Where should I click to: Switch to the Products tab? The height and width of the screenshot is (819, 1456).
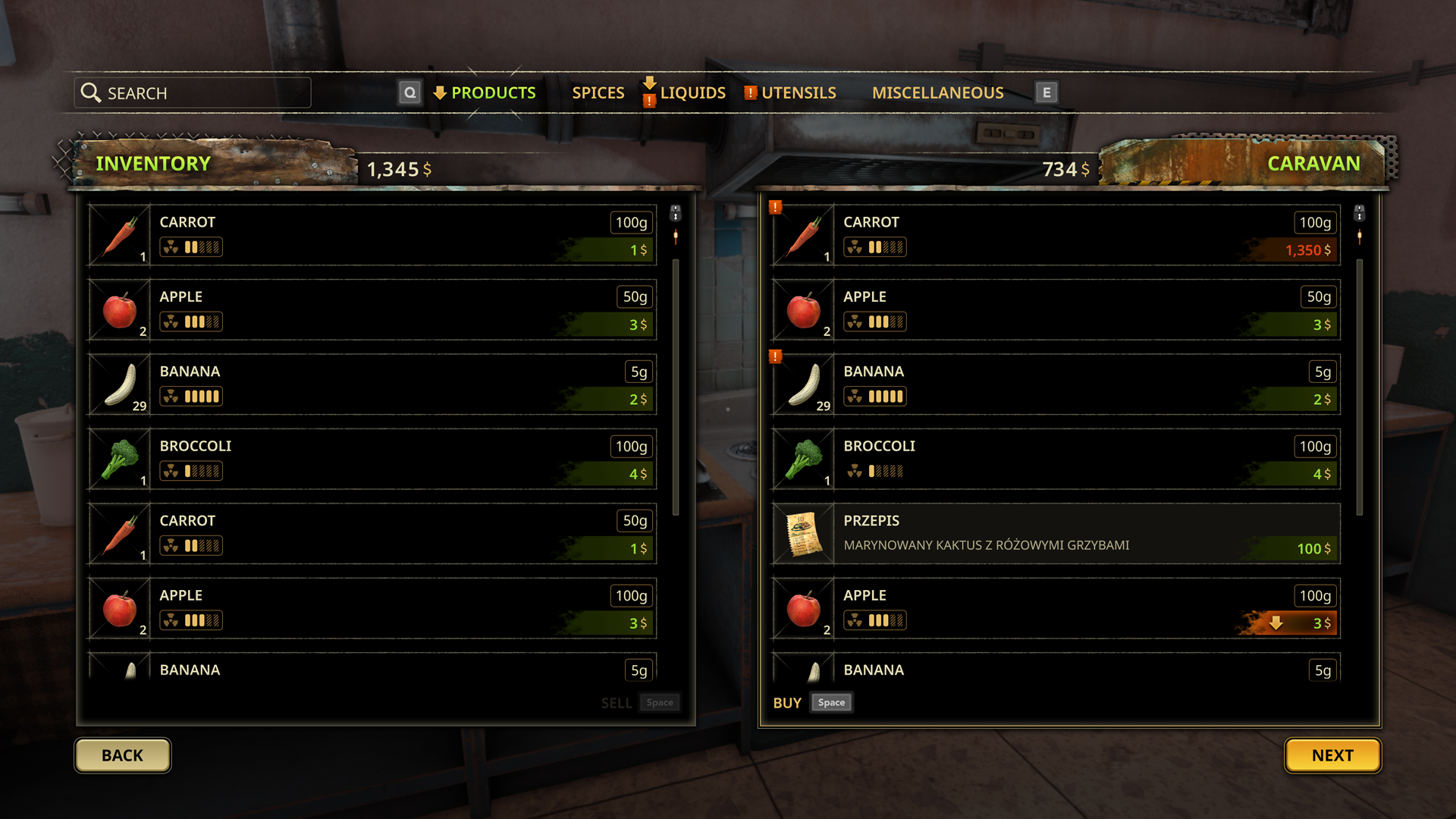pyautogui.click(x=493, y=93)
